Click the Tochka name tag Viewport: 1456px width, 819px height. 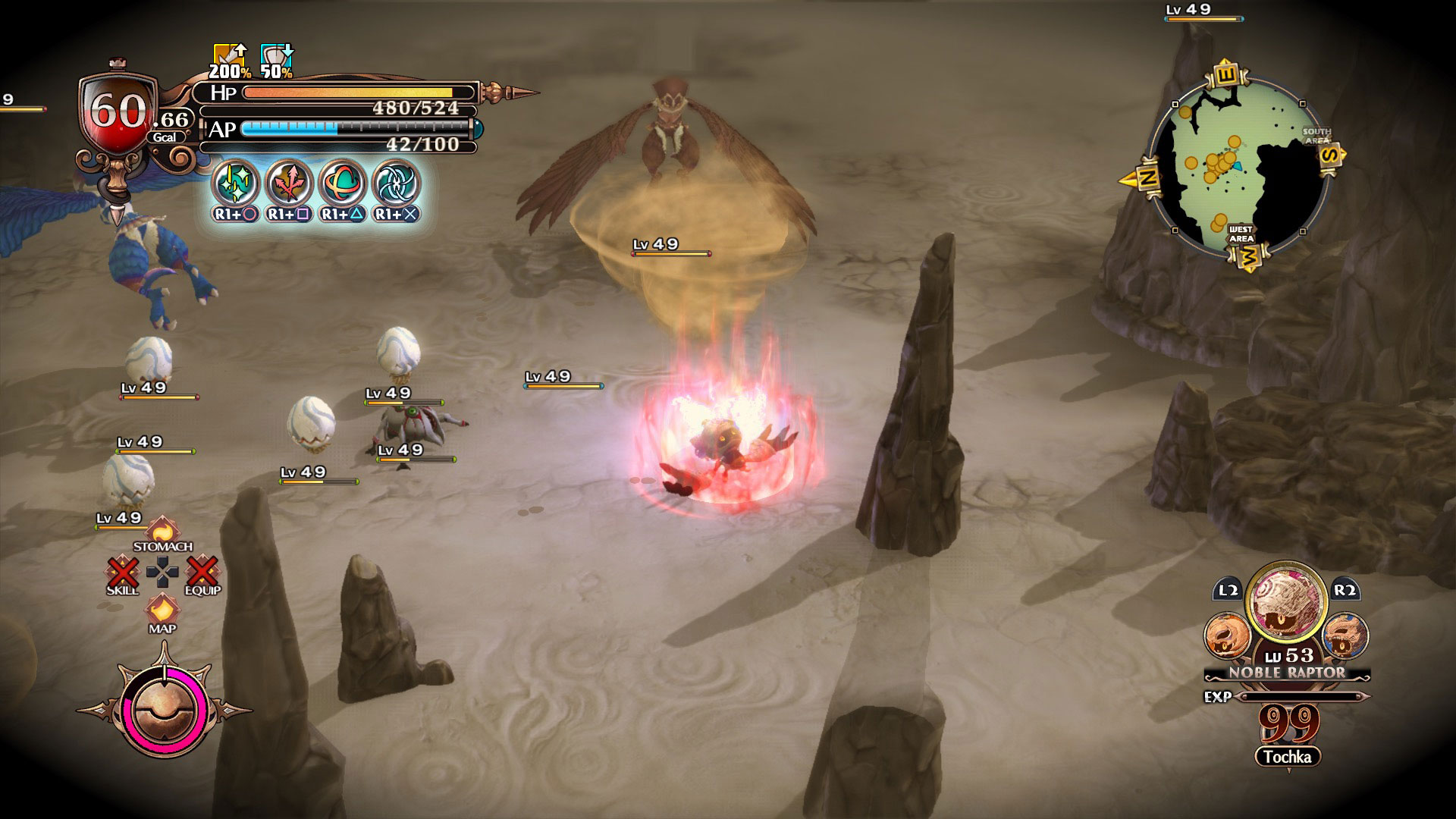pos(1287,757)
